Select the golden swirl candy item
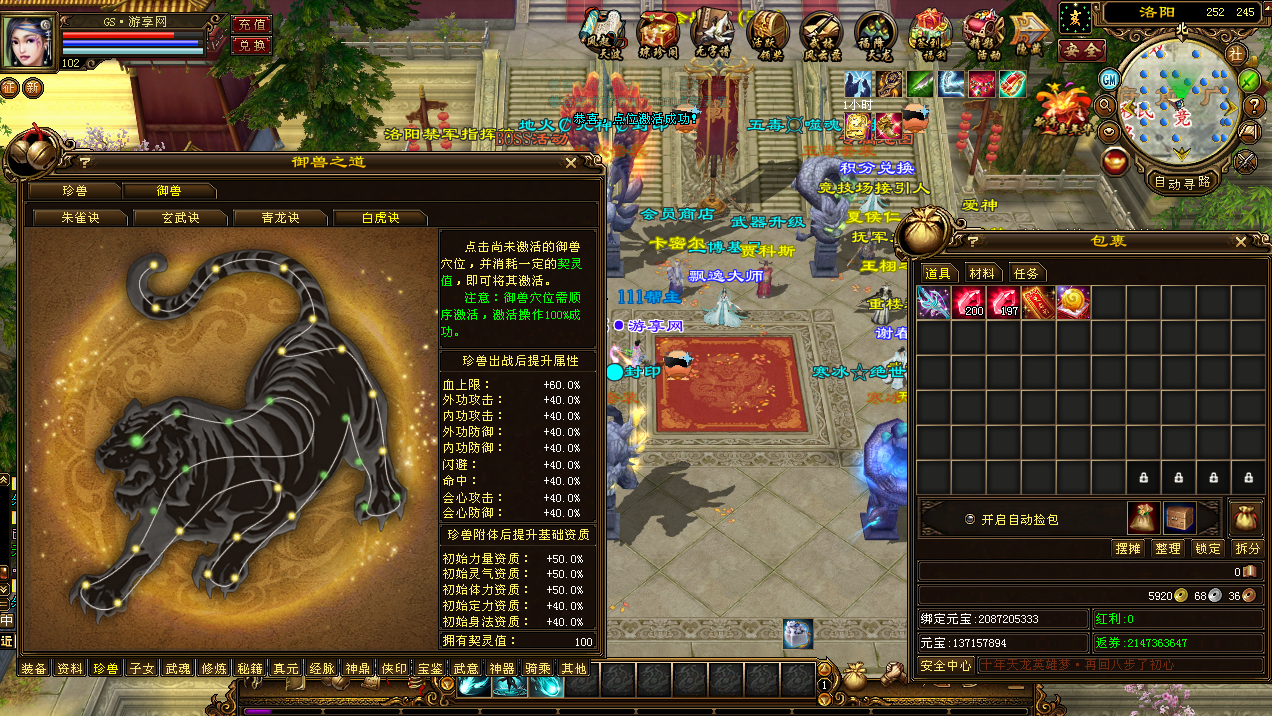The image size is (1272, 716). pyautogui.click(x=1073, y=302)
